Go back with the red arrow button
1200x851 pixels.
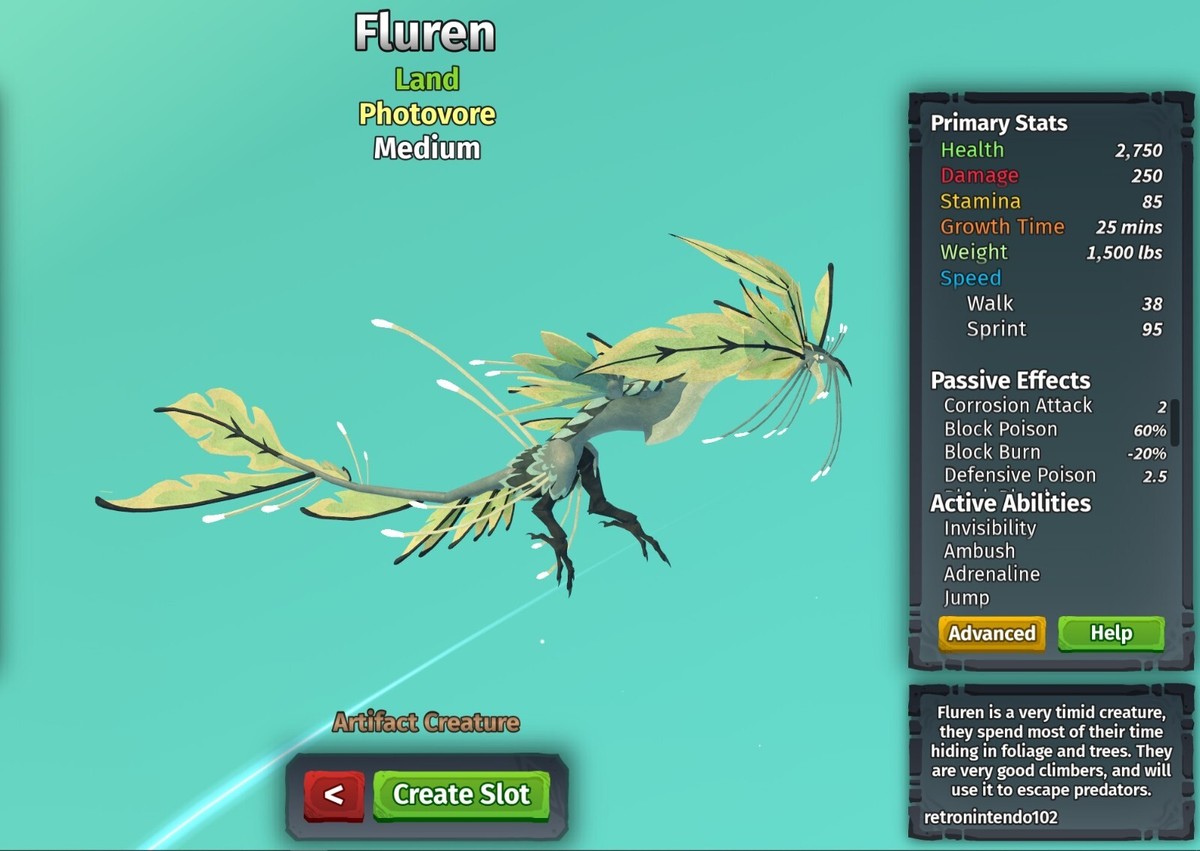[x=334, y=795]
